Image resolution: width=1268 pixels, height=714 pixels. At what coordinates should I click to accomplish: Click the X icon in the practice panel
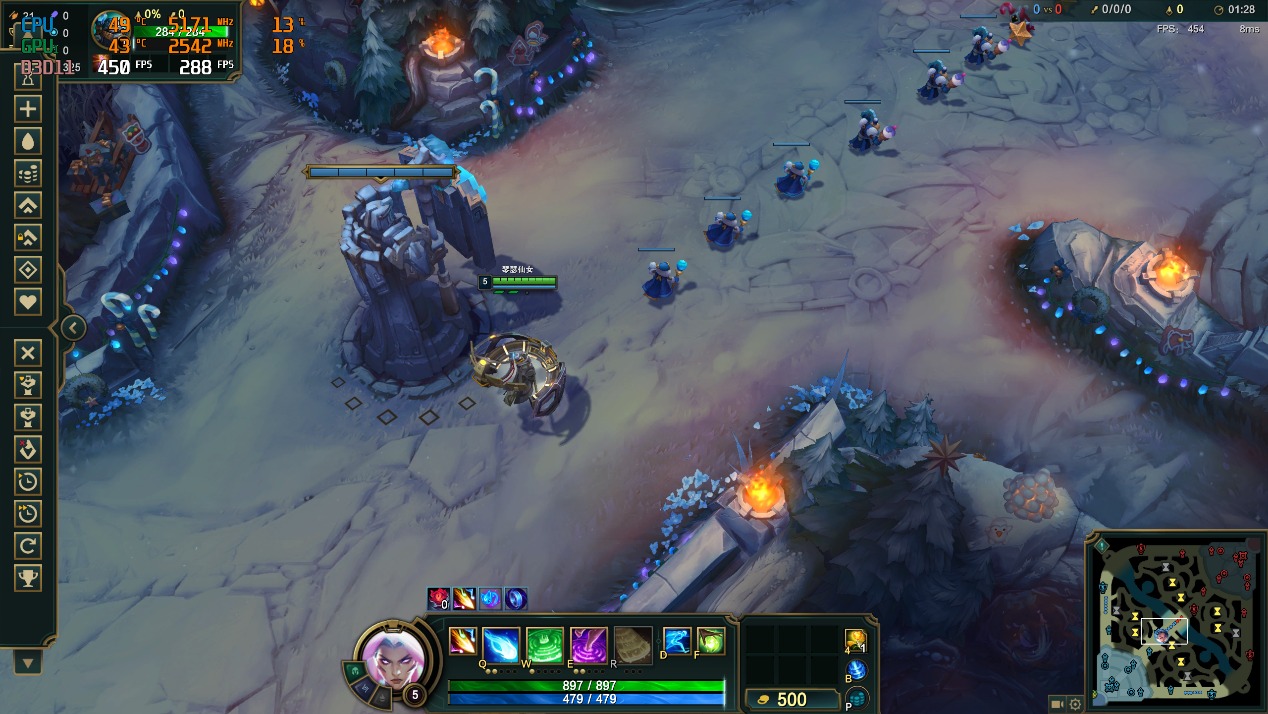(28, 353)
